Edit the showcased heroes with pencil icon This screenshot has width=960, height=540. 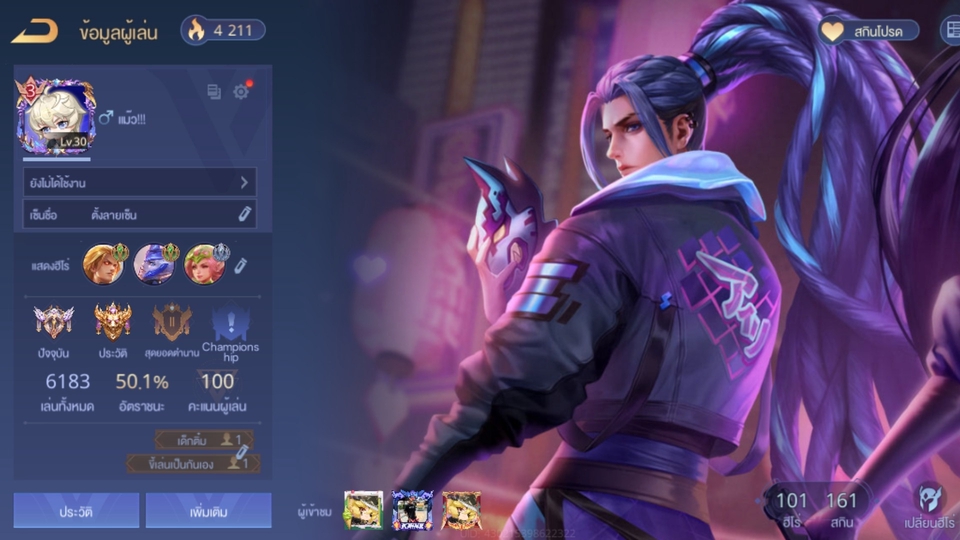(x=241, y=265)
